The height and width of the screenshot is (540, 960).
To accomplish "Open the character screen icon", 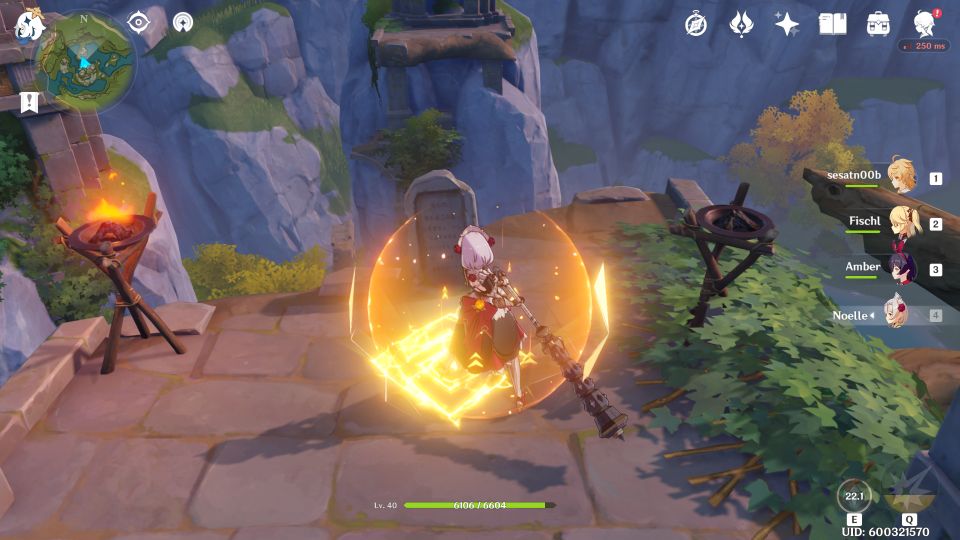I will click(924, 24).
